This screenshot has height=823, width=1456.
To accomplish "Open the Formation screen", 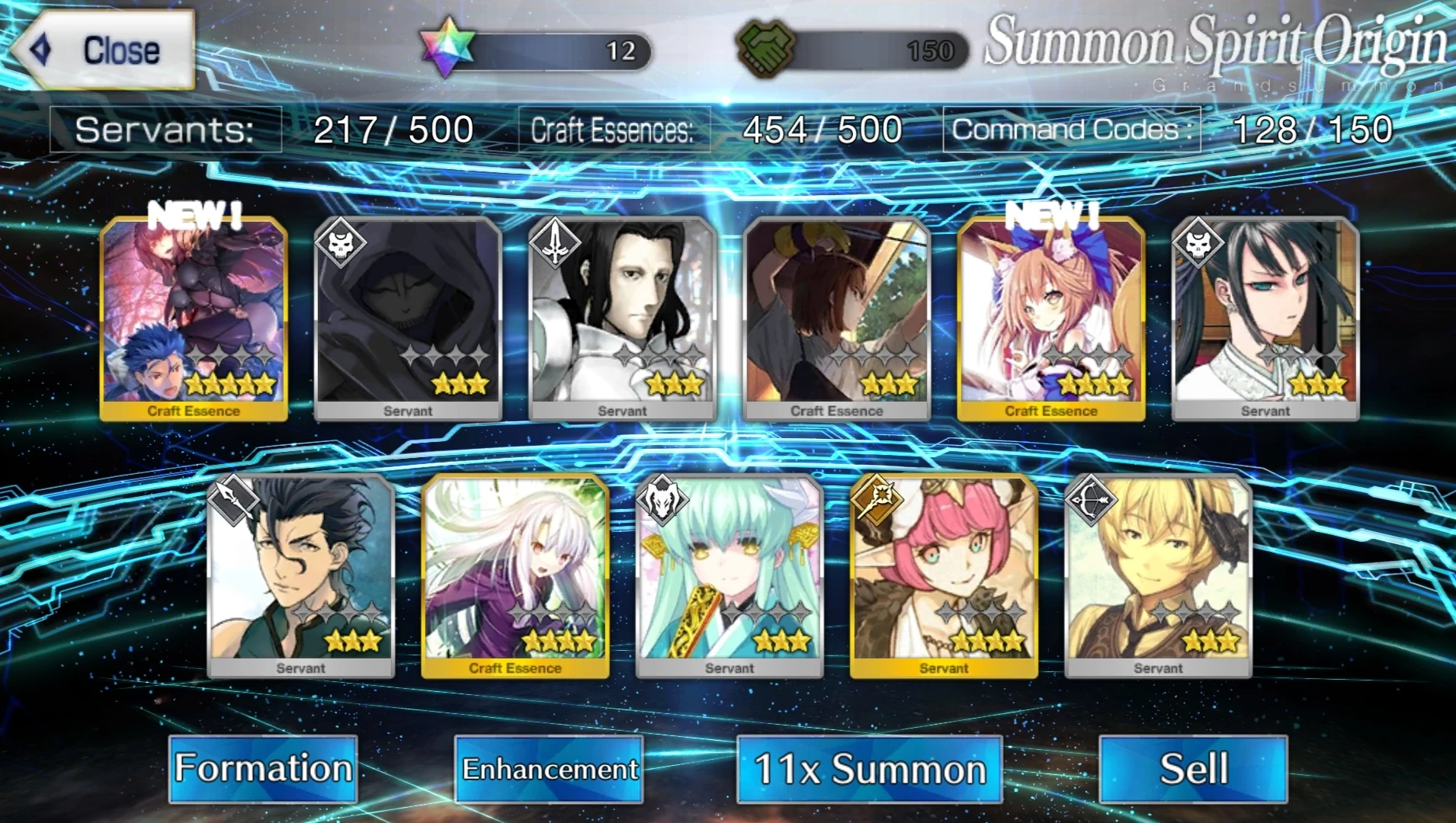I will tap(263, 768).
